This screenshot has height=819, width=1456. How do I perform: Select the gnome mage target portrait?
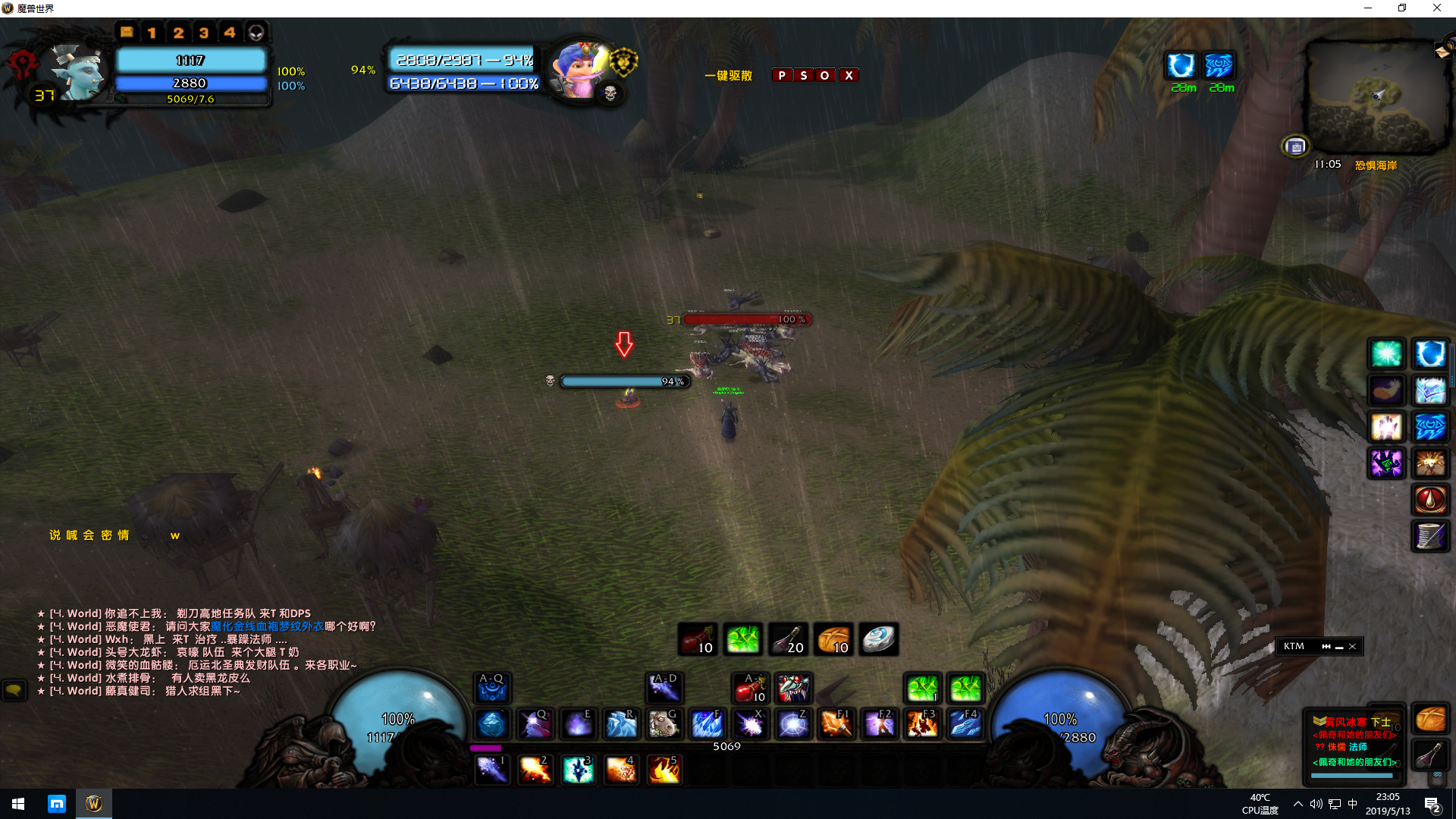pos(579,70)
